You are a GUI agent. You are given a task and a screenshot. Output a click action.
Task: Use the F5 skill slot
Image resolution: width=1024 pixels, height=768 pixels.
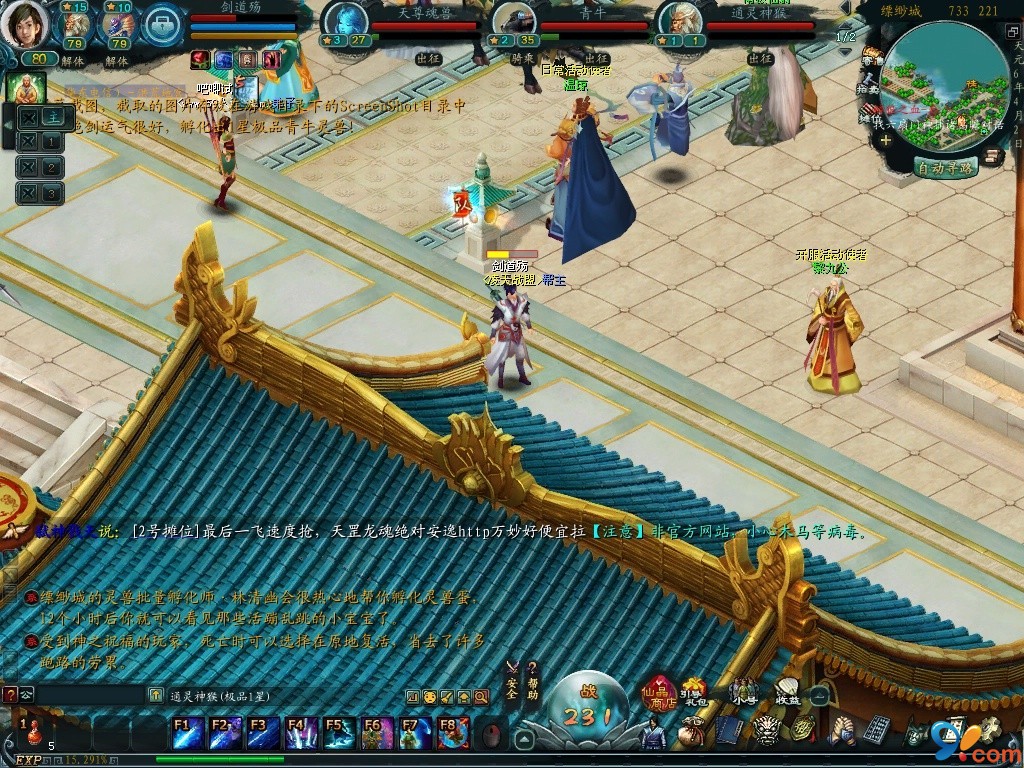tap(338, 733)
